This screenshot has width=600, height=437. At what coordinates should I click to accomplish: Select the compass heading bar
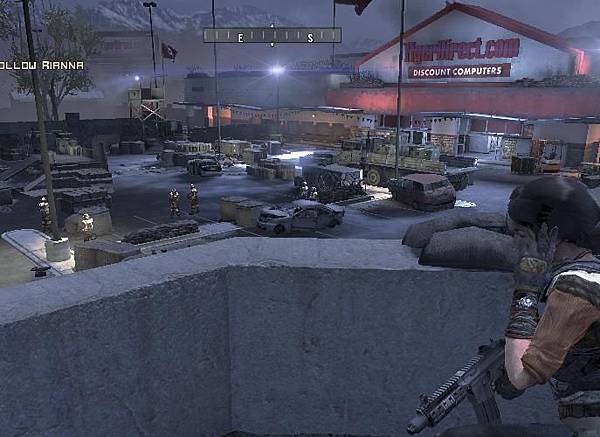click(272, 36)
